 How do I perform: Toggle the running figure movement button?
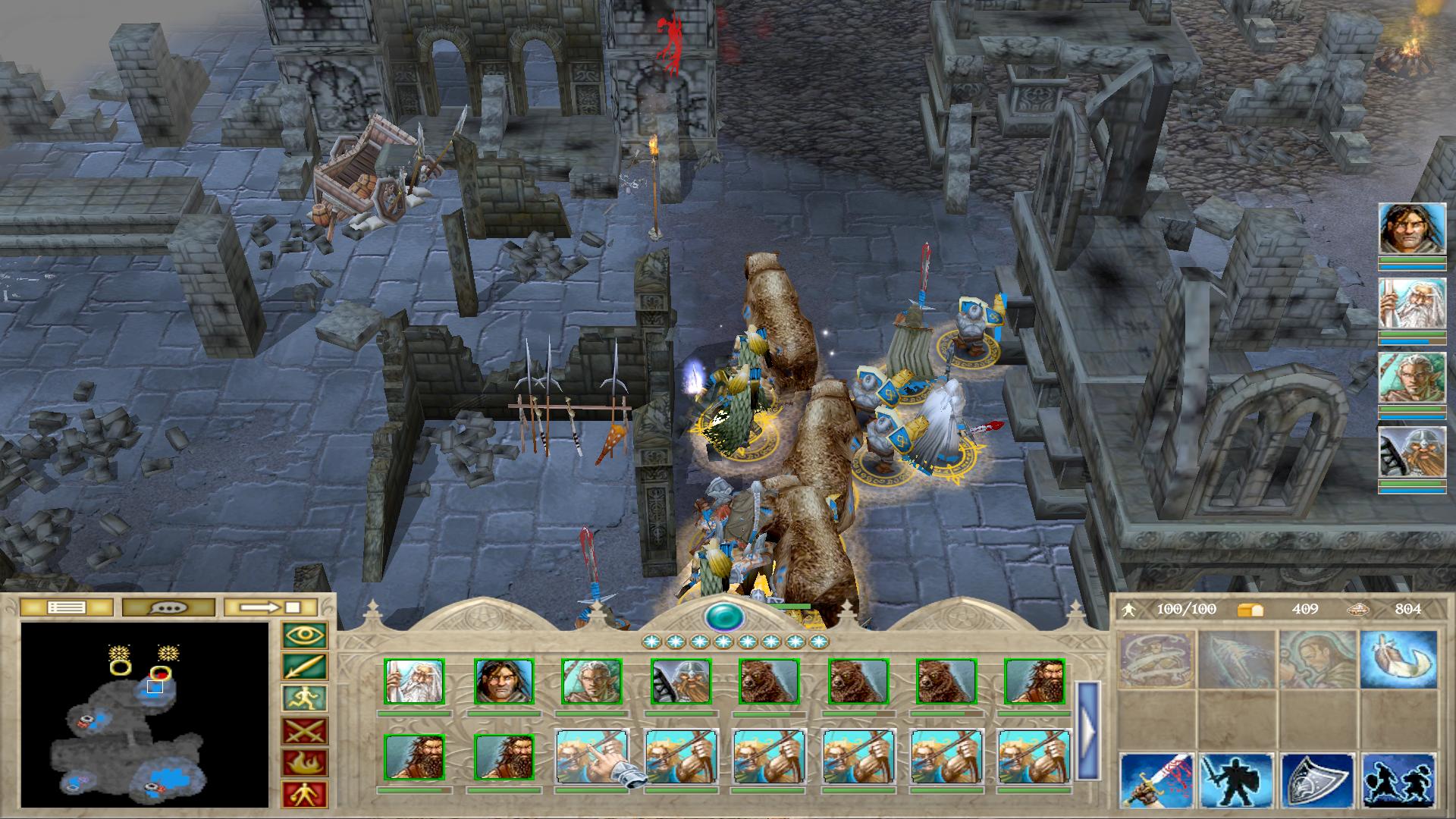305,699
